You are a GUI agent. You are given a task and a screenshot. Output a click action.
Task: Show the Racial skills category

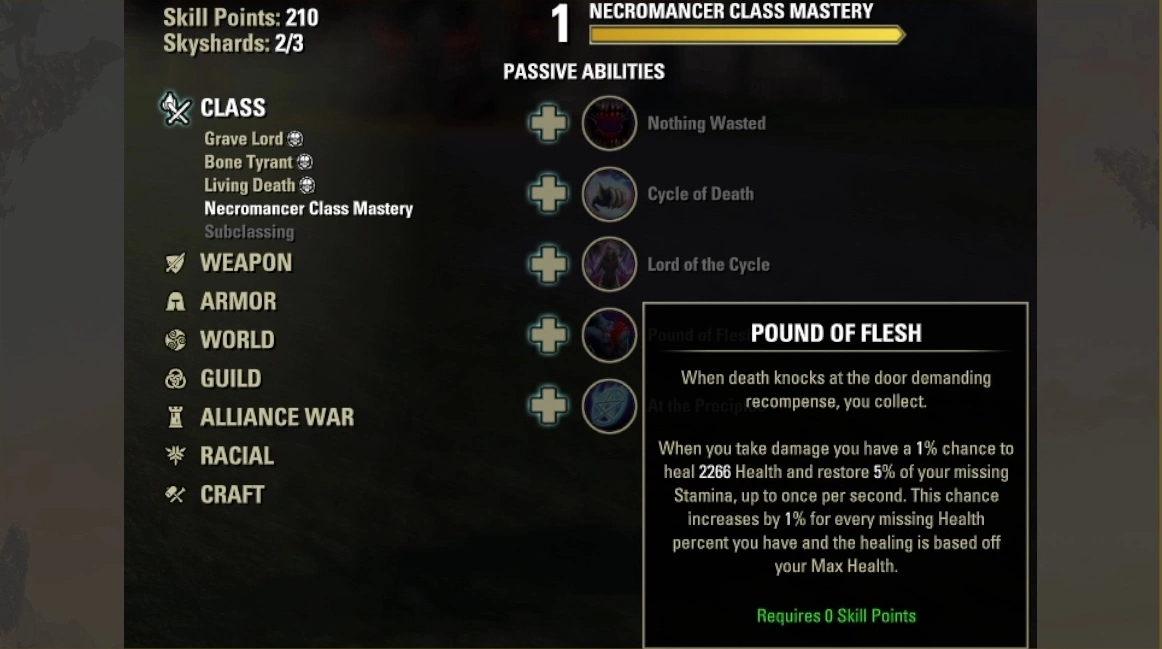point(236,456)
